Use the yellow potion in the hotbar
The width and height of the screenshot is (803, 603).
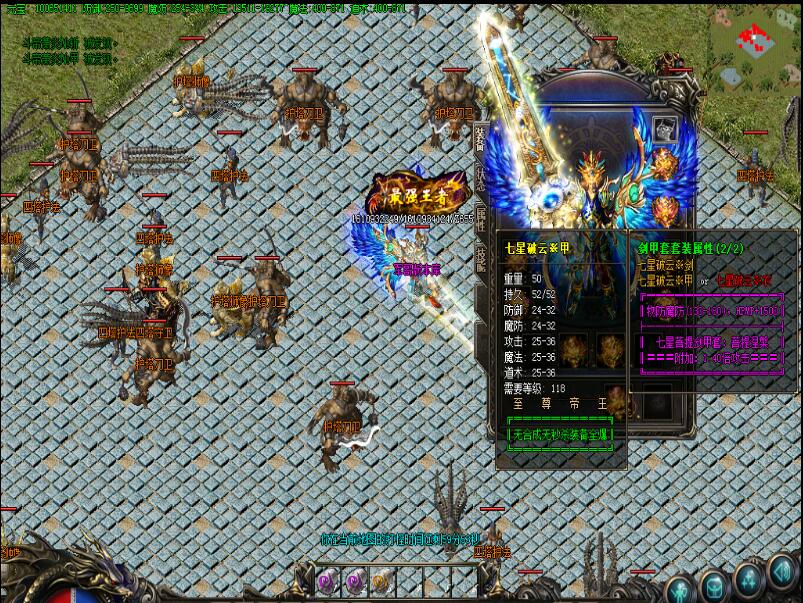[381, 580]
